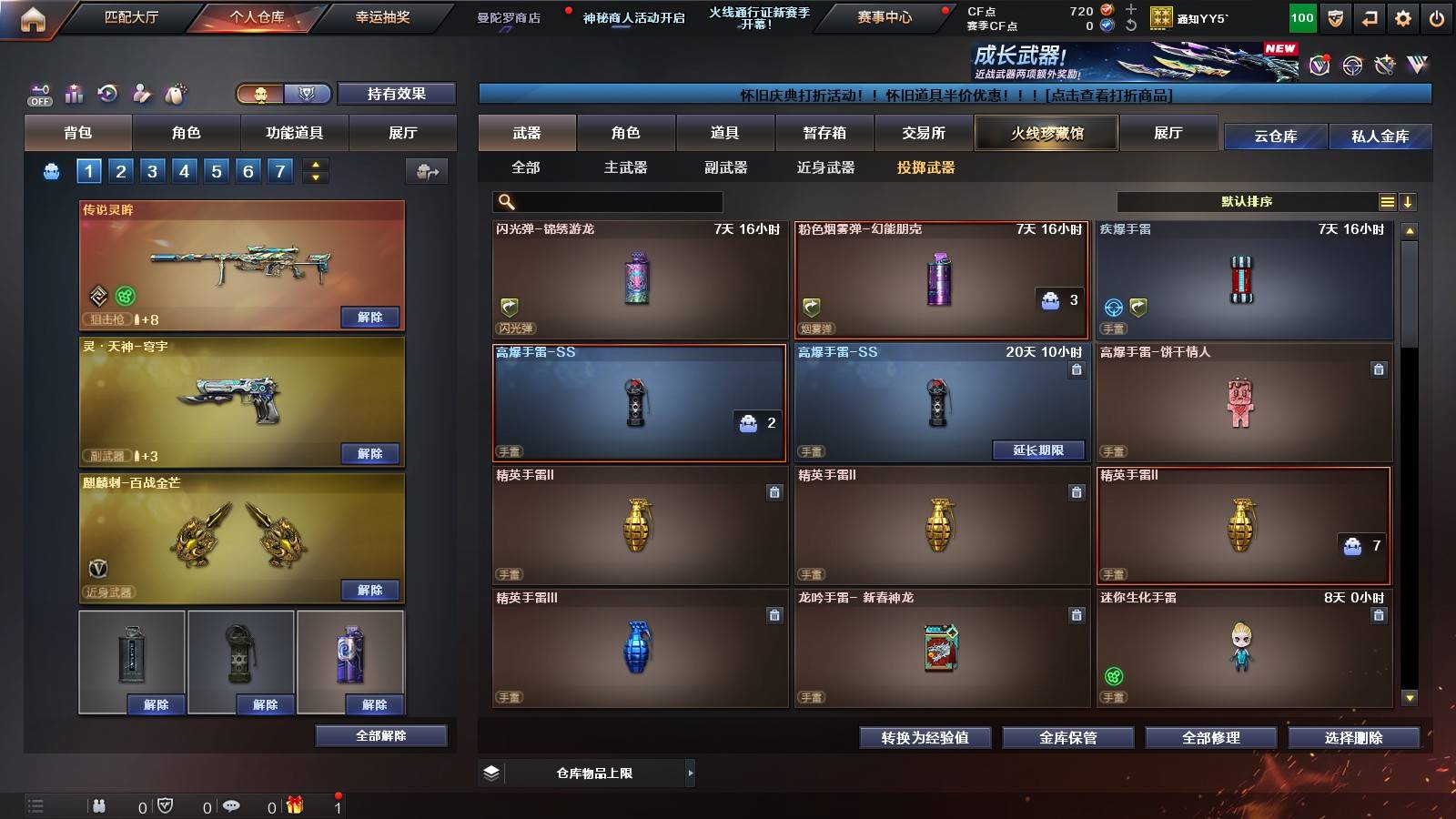This screenshot has height=819, width=1456.
Task: Toggle the list view icon next to sort order
Action: click(x=1387, y=201)
